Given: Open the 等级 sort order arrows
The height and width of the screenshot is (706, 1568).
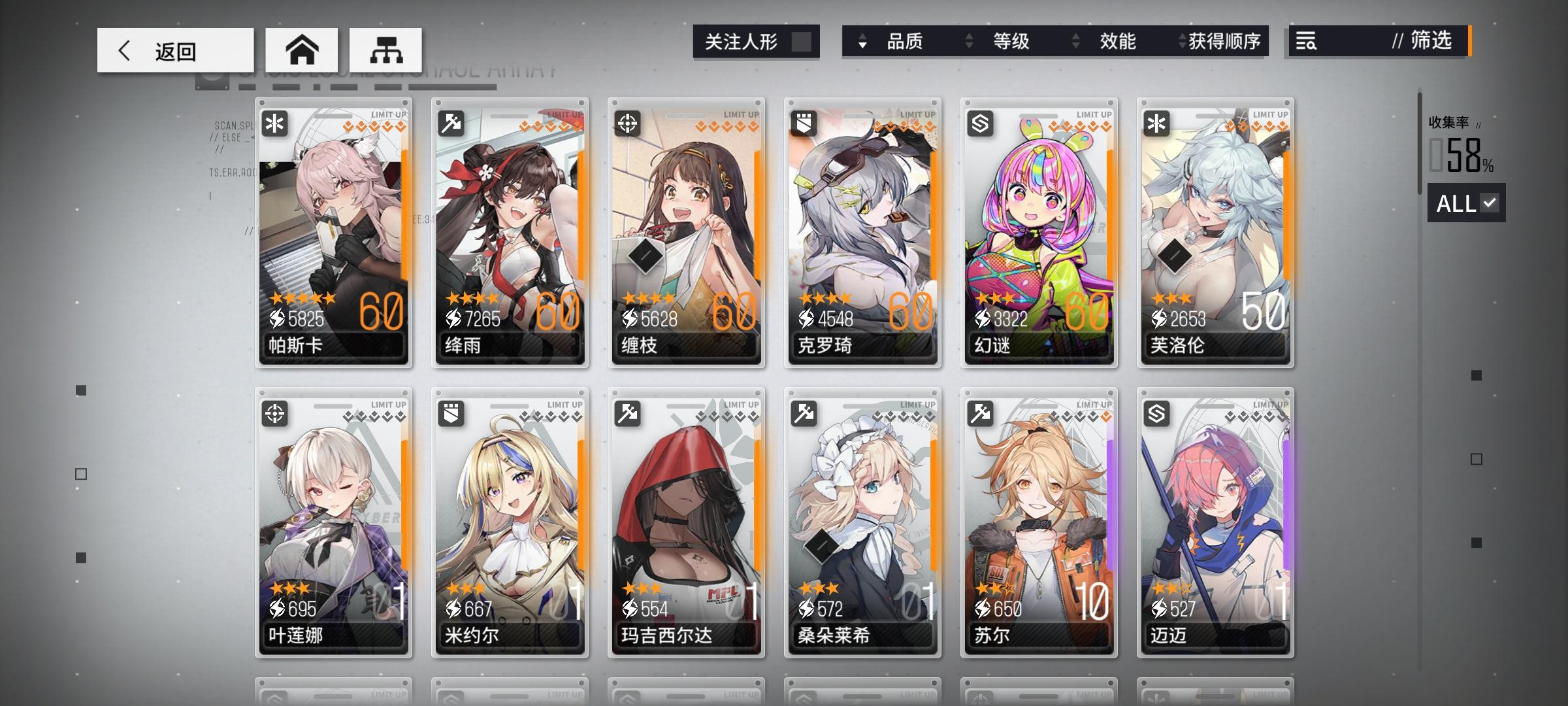Looking at the screenshot, I should 968,42.
